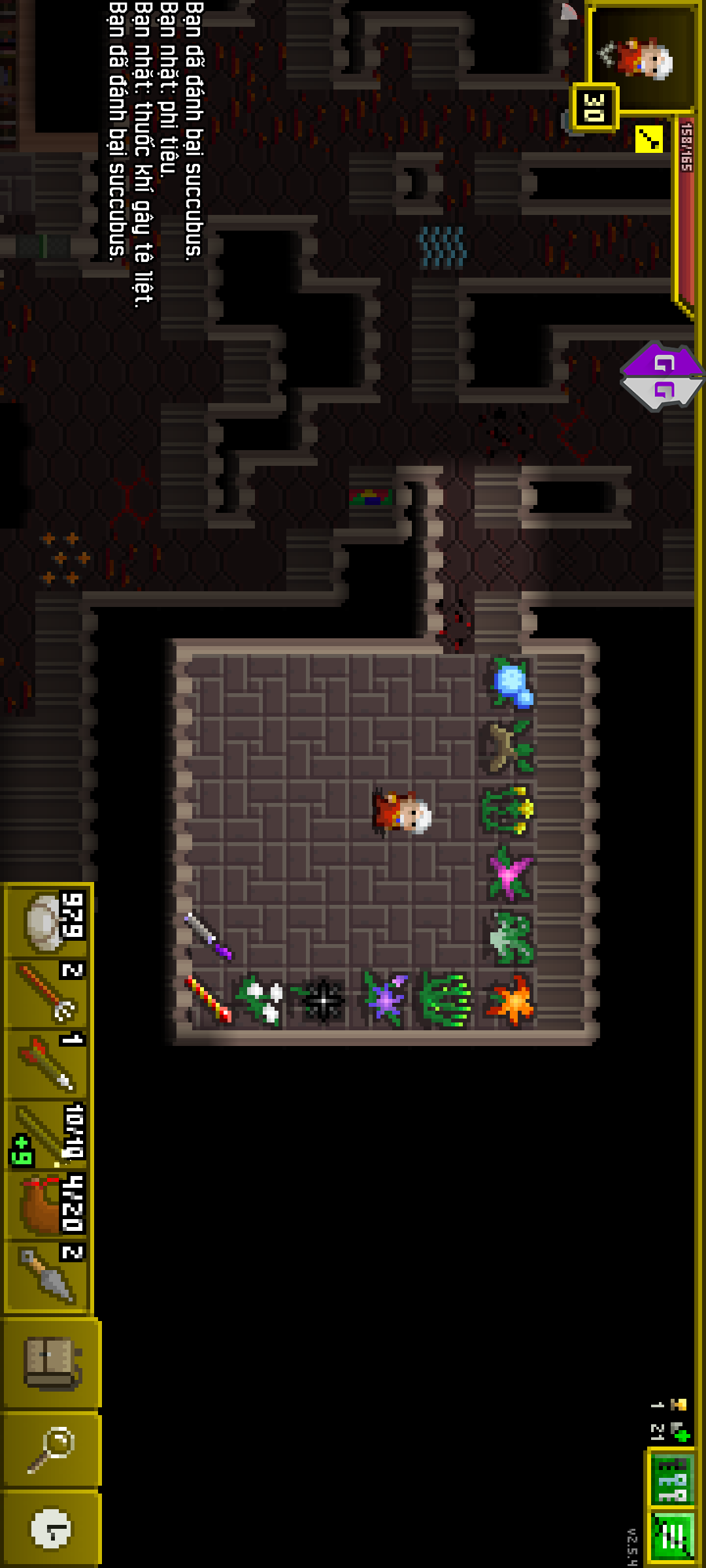Drink from the waterskin quickslot
706x1568 pixels.
49,1205
